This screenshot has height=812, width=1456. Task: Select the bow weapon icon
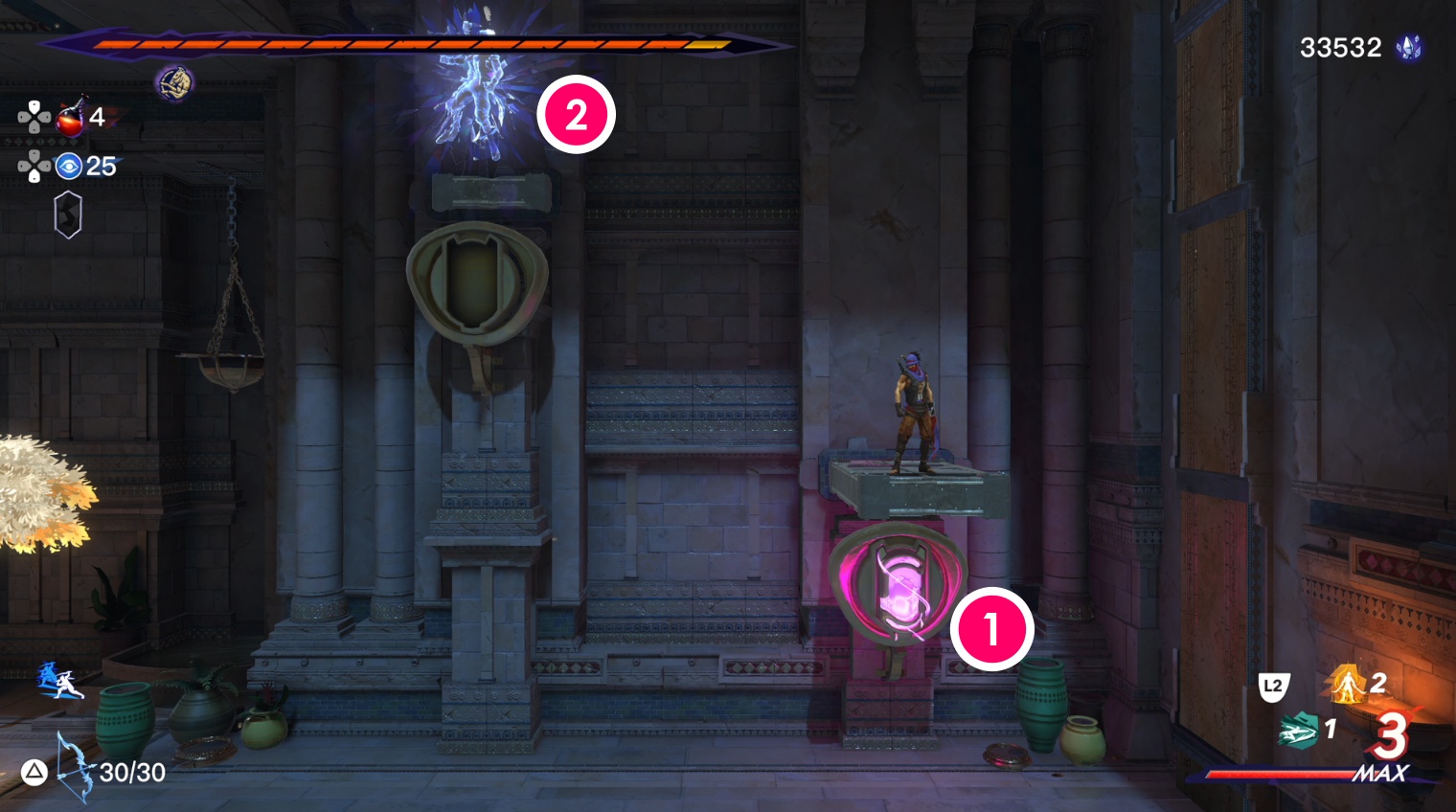tap(73, 767)
